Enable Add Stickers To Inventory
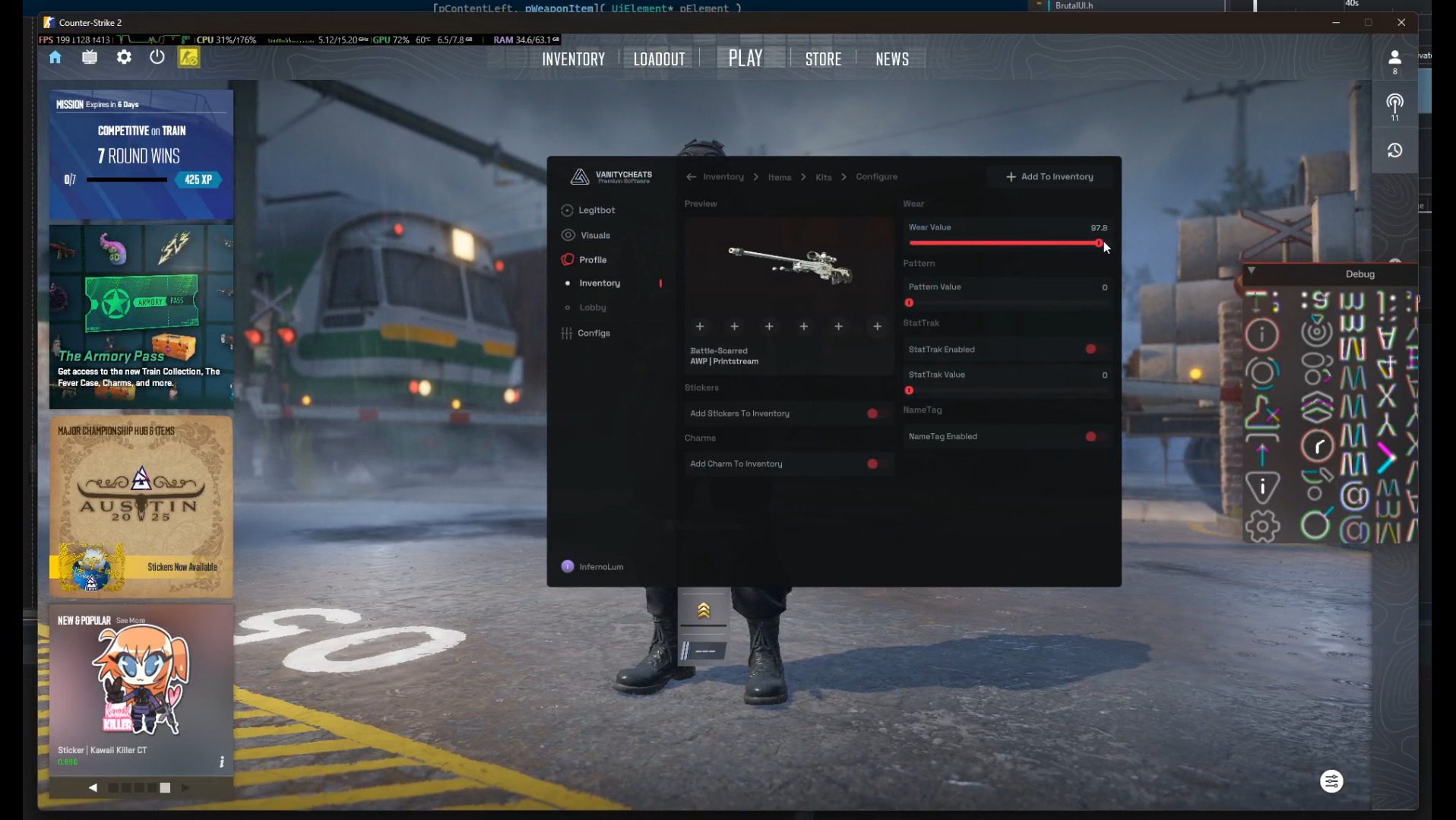The height and width of the screenshot is (820, 1456). click(873, 414)
